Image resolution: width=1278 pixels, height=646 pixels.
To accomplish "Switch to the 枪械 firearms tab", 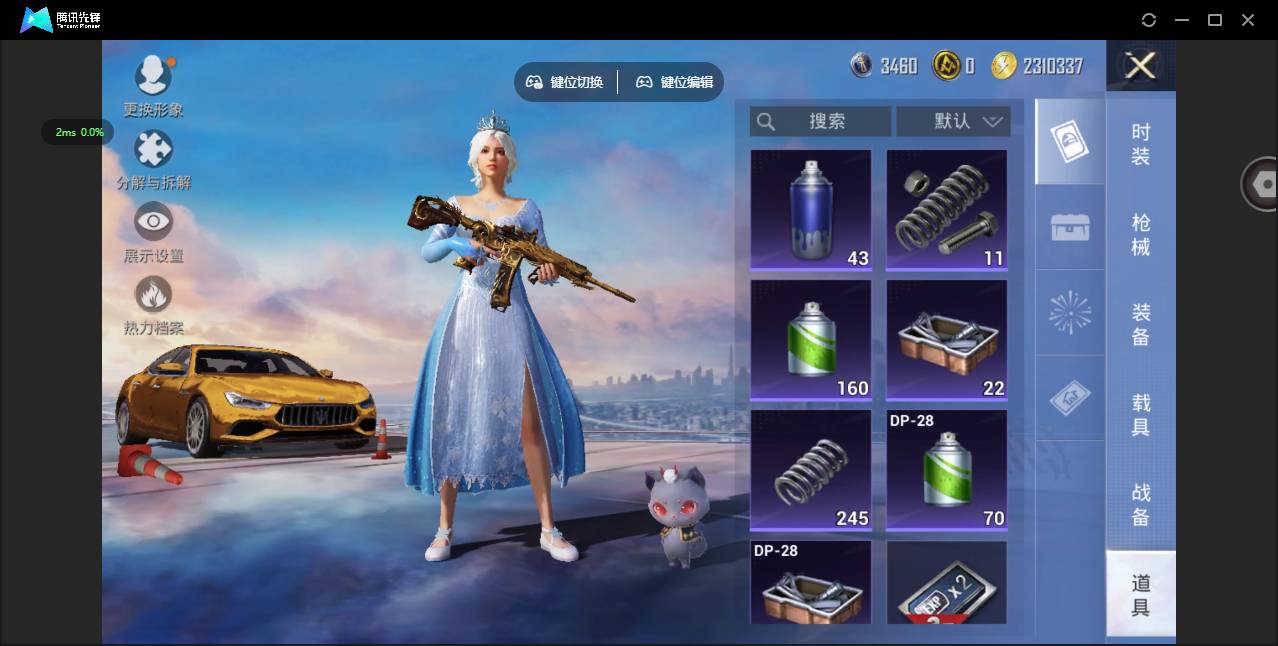I will 1140,234.
